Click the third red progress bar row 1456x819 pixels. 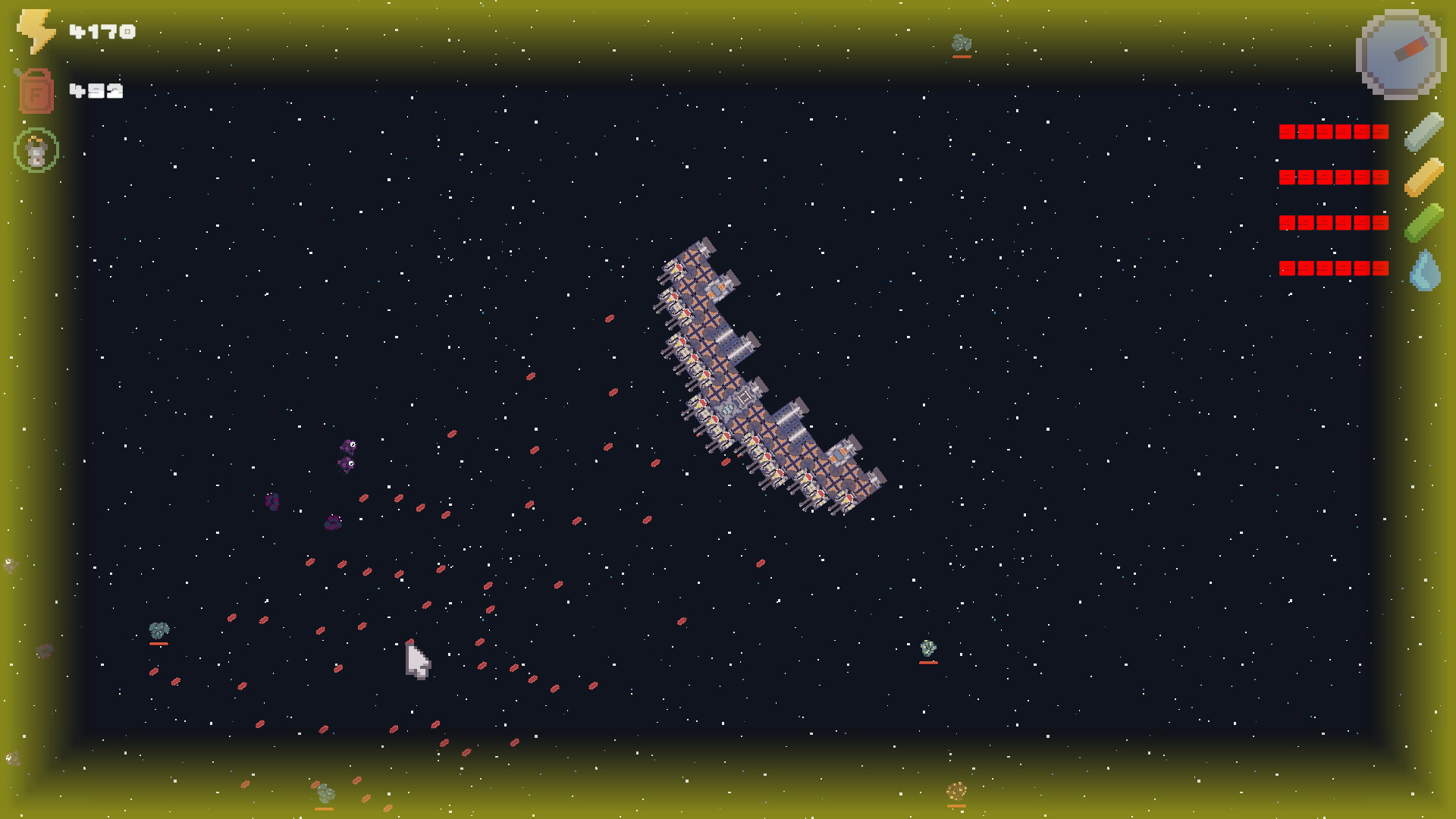(x=1332, y=222)
